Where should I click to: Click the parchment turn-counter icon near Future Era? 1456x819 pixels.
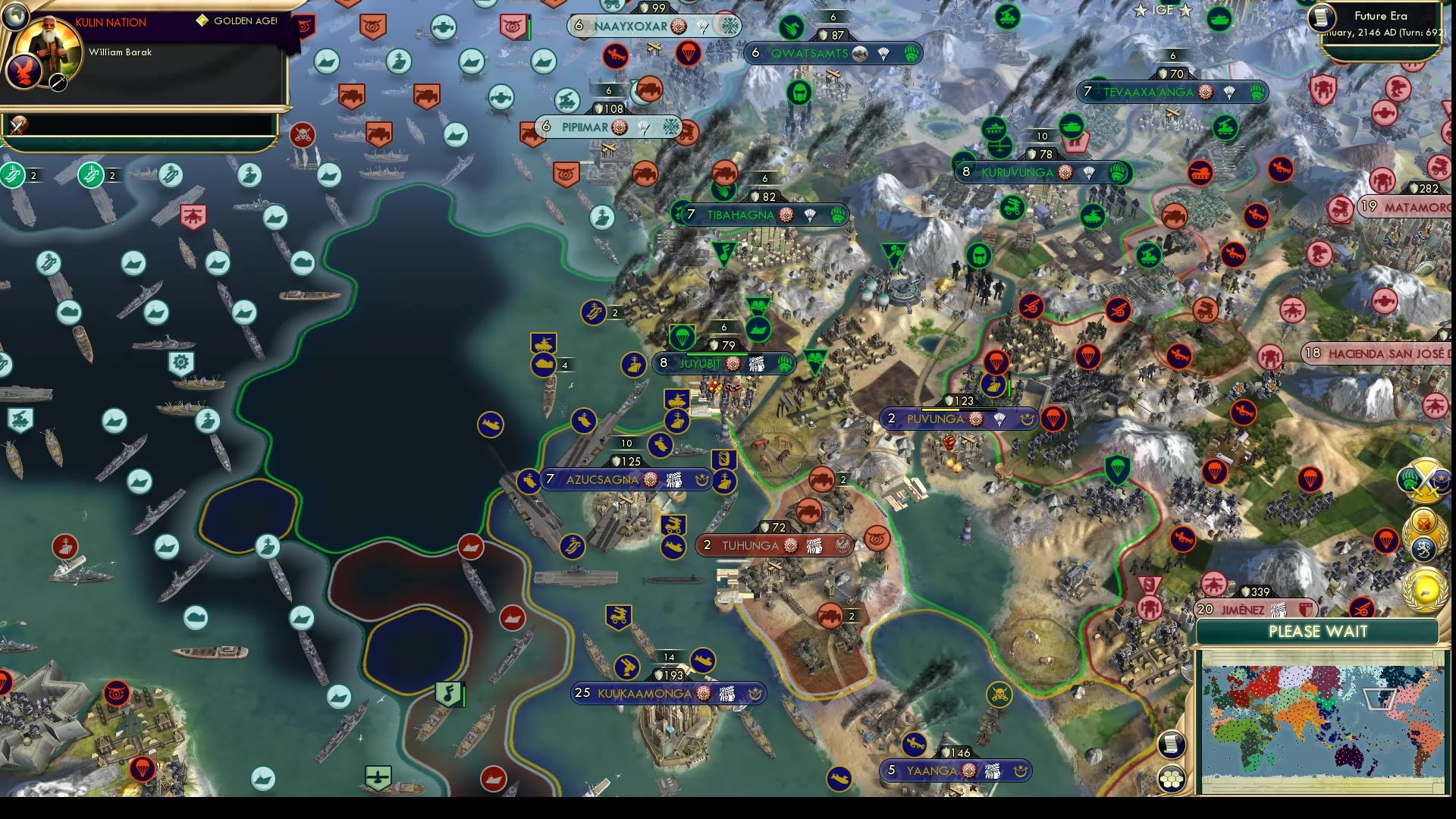click(x=1320, y=15)
